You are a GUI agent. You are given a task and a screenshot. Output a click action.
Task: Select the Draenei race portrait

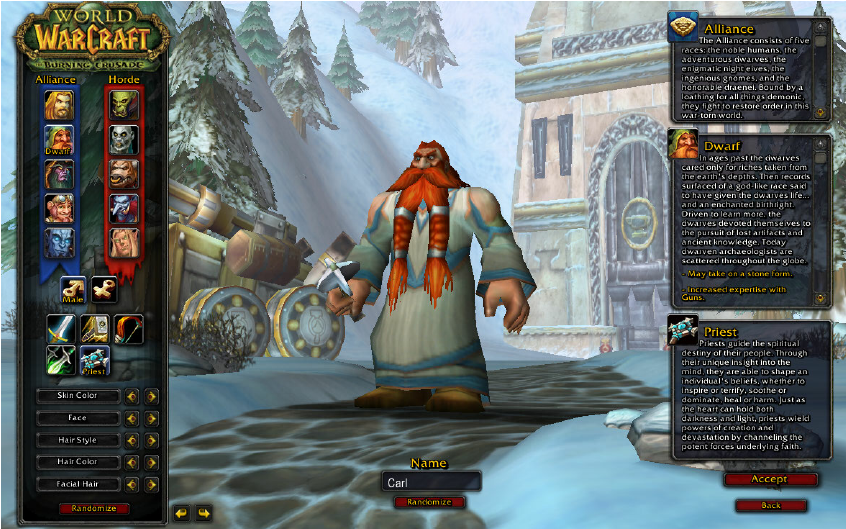[58, 243]
